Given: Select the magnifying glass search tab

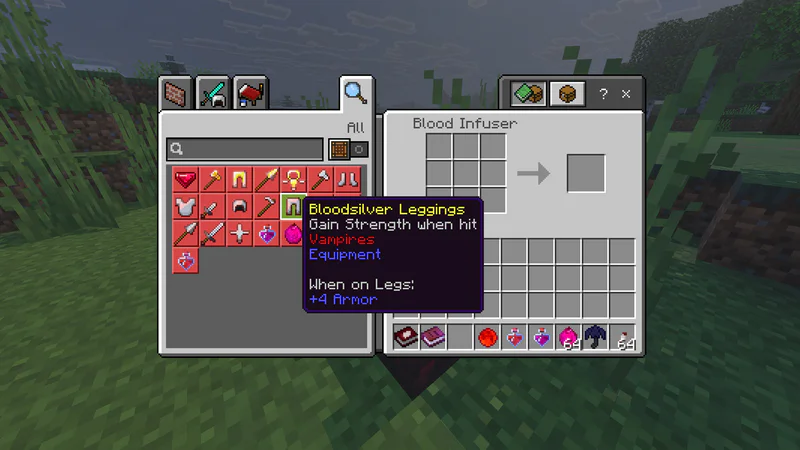Looking at the screenshot, I should [355, 93].
